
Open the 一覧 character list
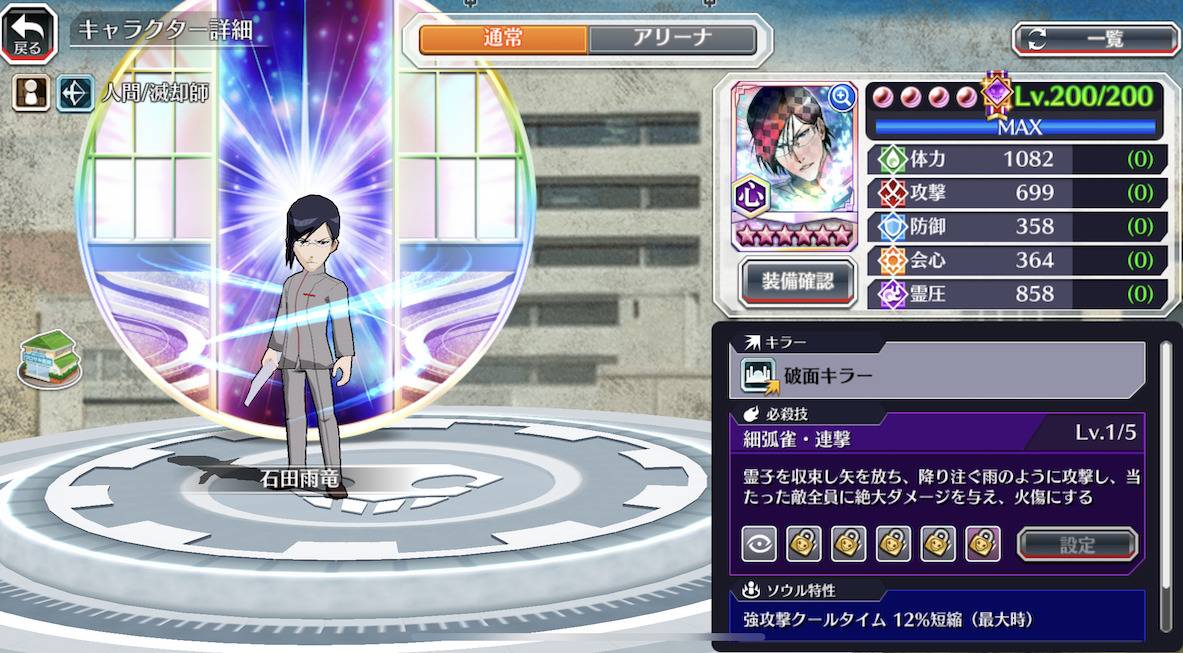(1096, 39)
